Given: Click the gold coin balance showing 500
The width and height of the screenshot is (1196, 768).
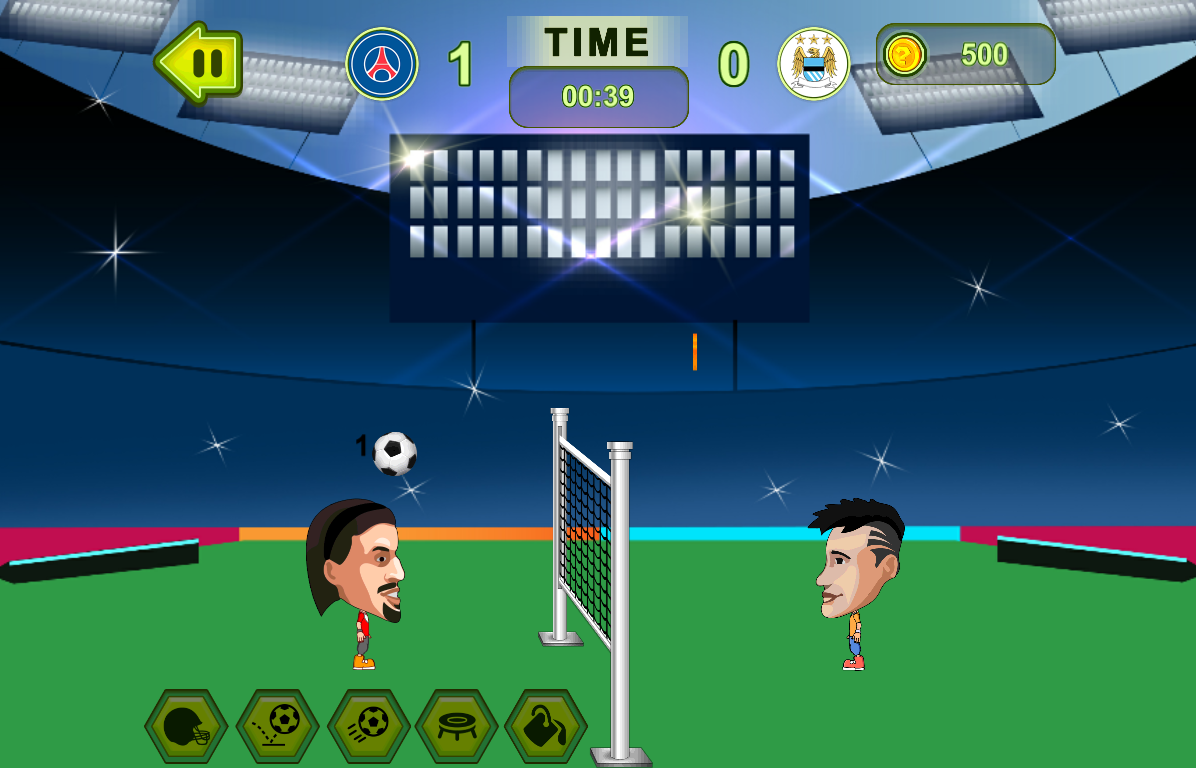Looking at the screenshot, I should coord(965,54).
